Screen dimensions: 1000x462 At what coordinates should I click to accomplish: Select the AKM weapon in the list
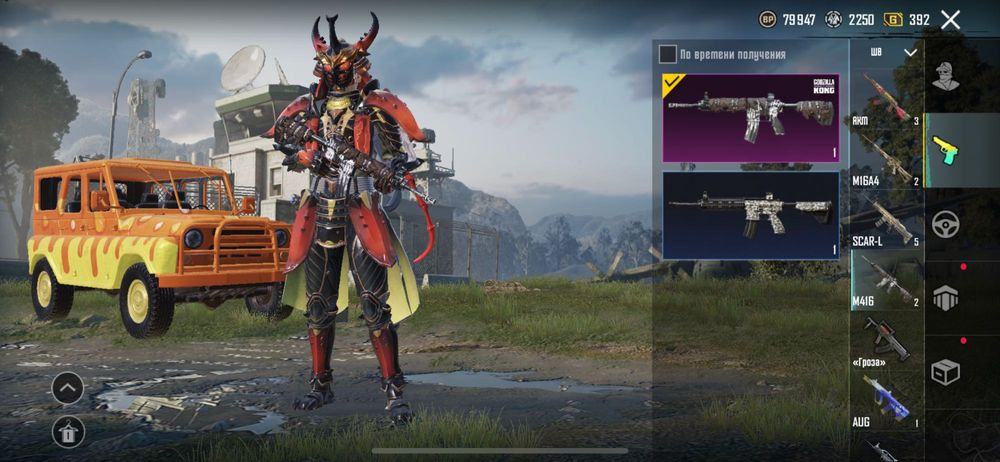(x=886, y=98)
